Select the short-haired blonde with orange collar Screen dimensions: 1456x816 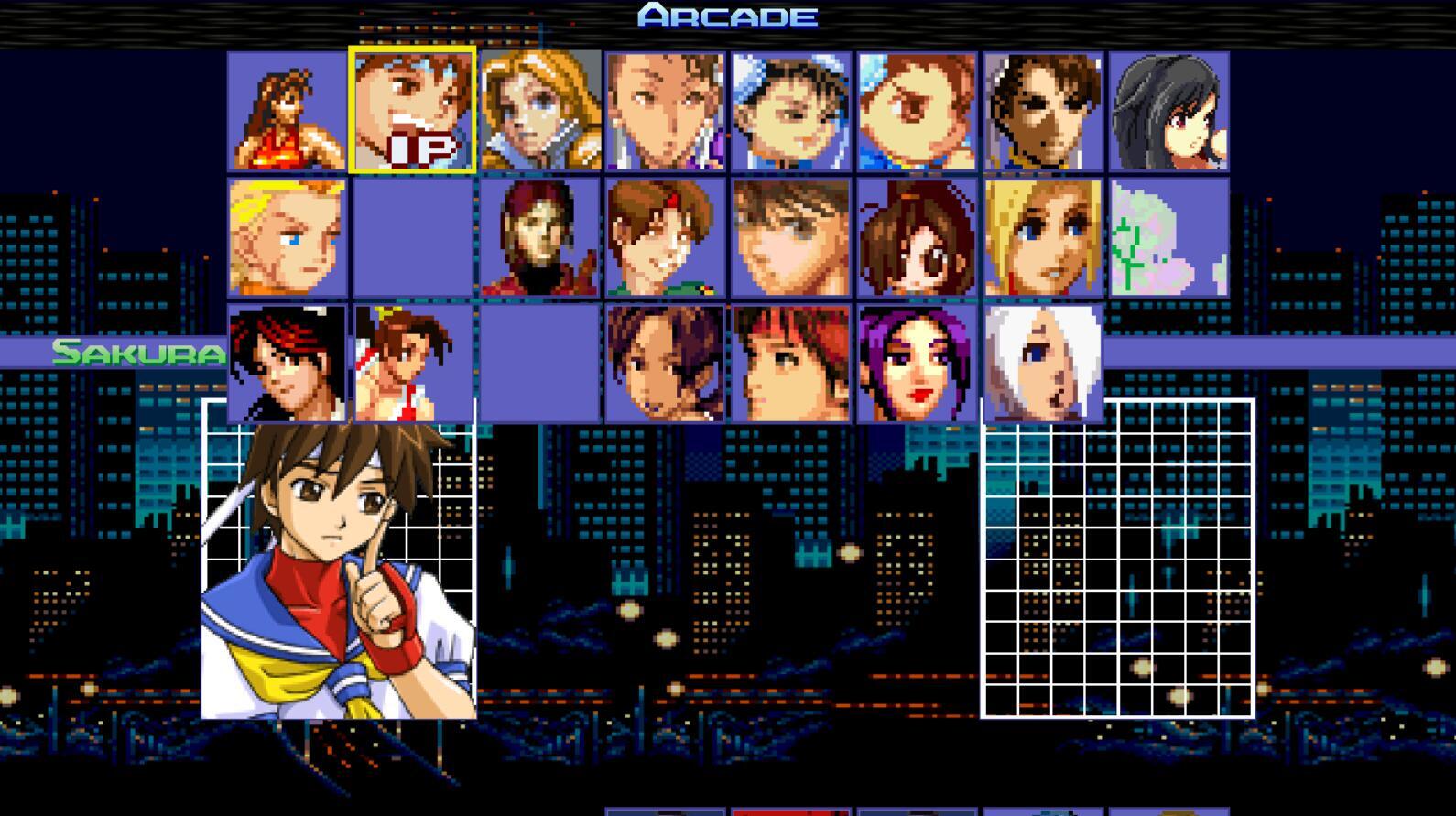[287, 237]
